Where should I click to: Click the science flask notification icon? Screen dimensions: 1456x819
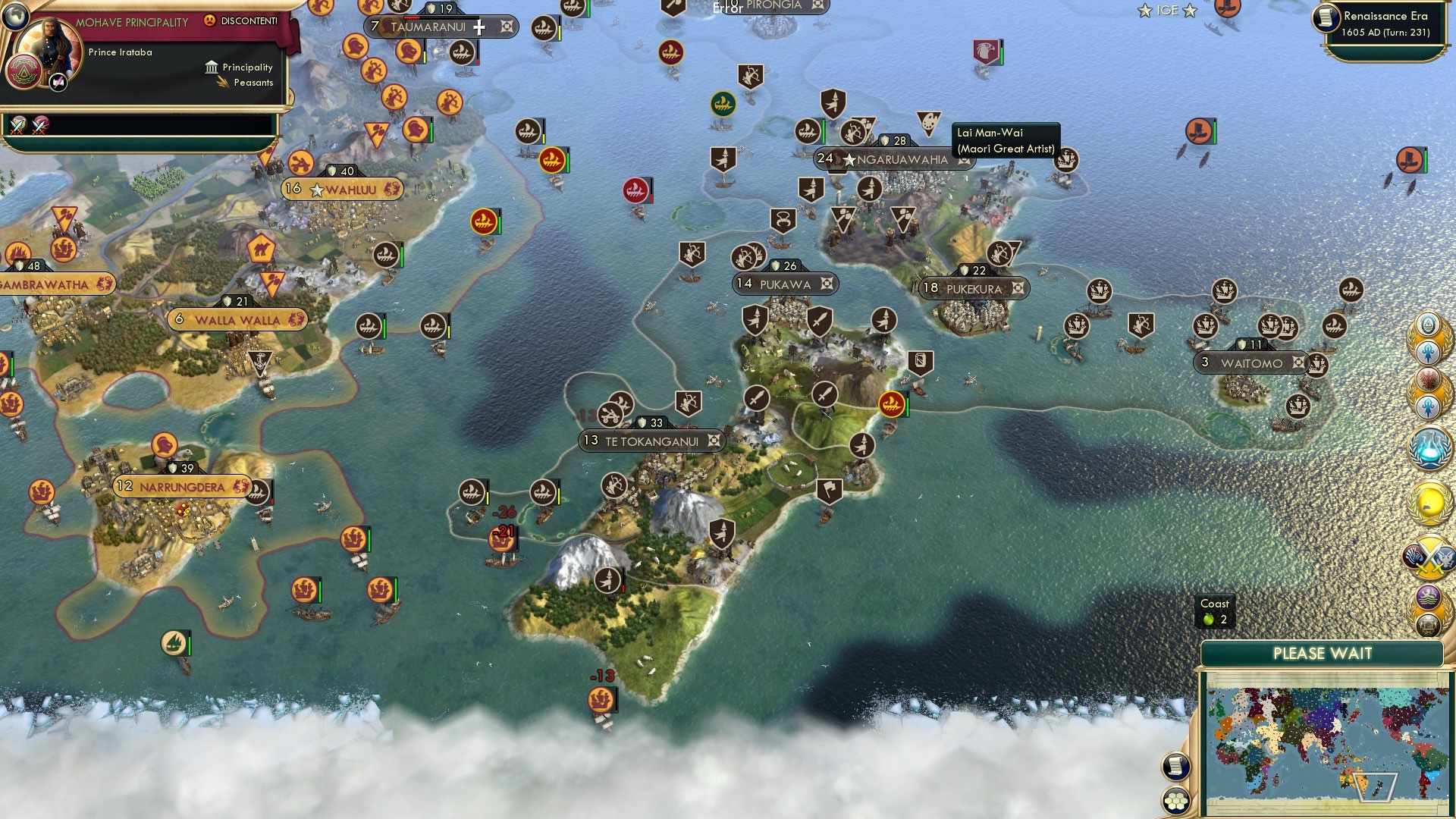pyautogui.click(x=1429, y=447)
